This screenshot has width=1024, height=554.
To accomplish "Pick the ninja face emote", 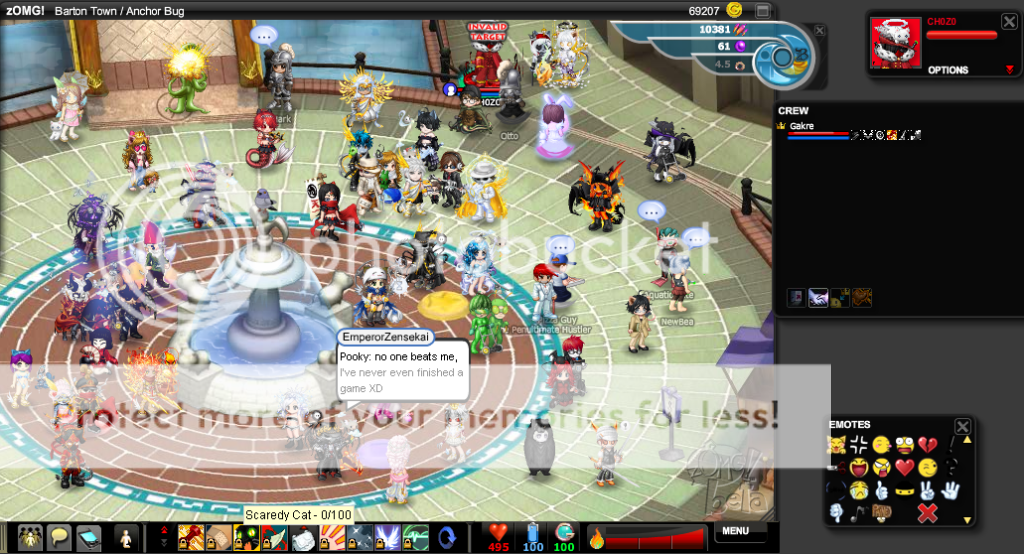I will [904, 490].
